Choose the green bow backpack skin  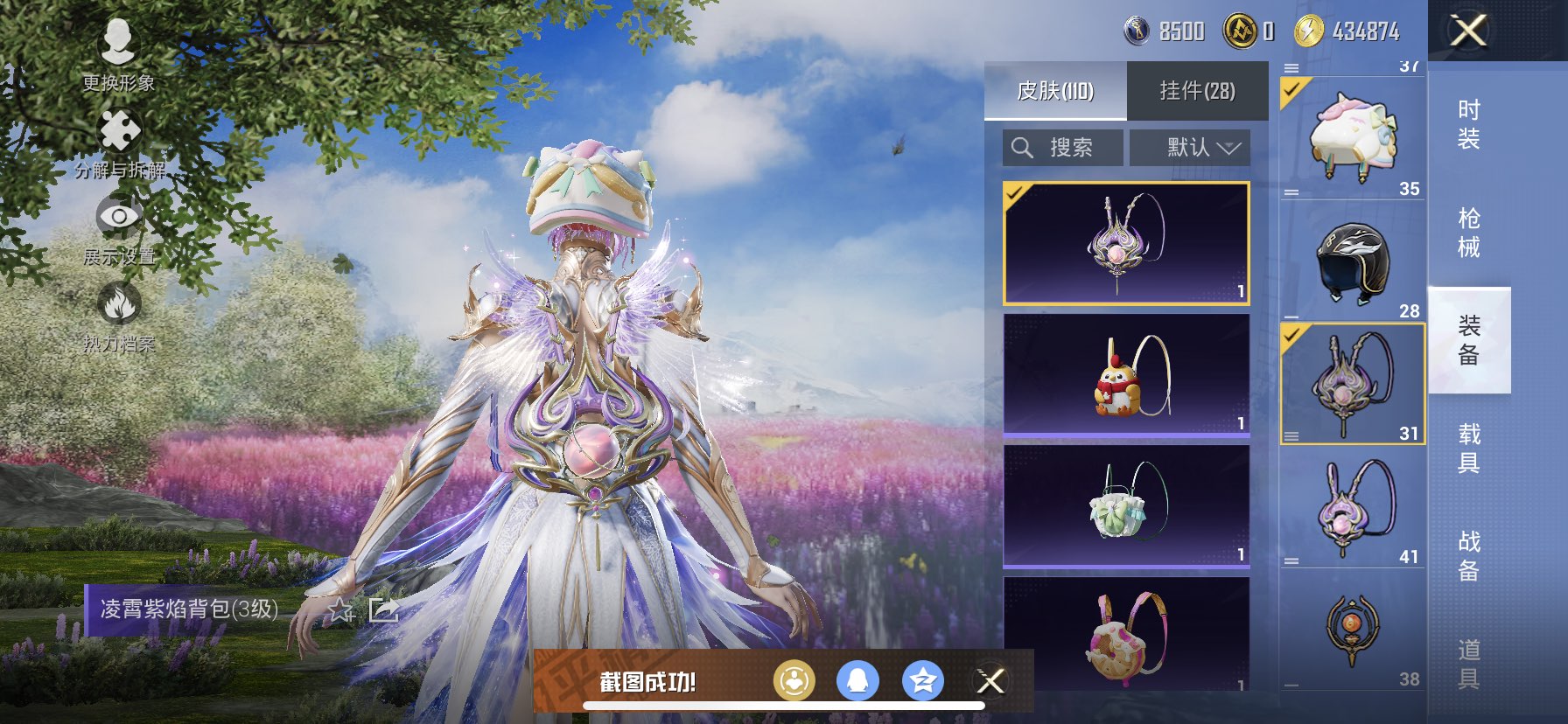pyautogui.click(x=1126, y=505)
